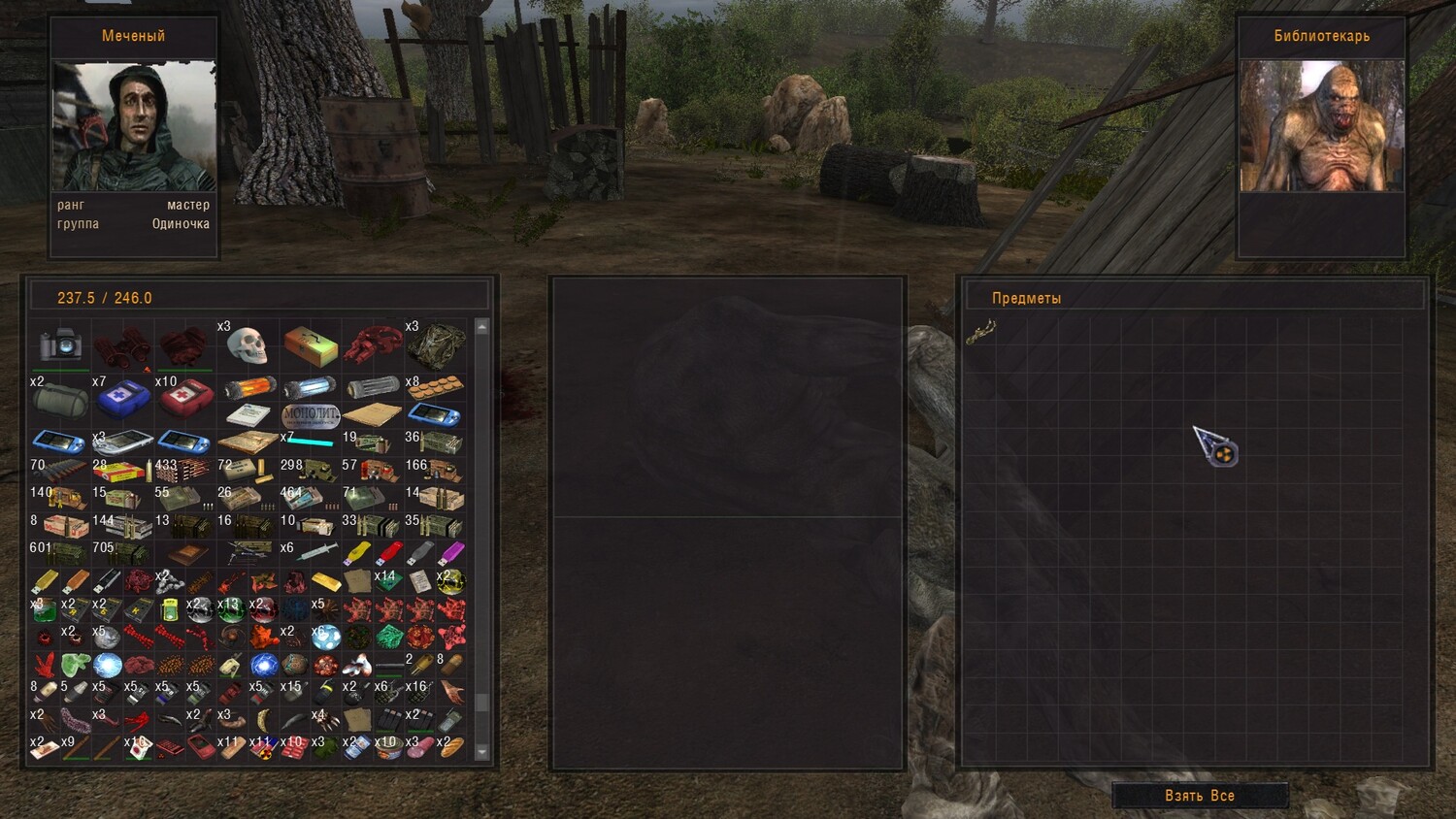Choose the purple USB flash drive
Viewport: 1456px width, 819px height.
coord(451,553)
